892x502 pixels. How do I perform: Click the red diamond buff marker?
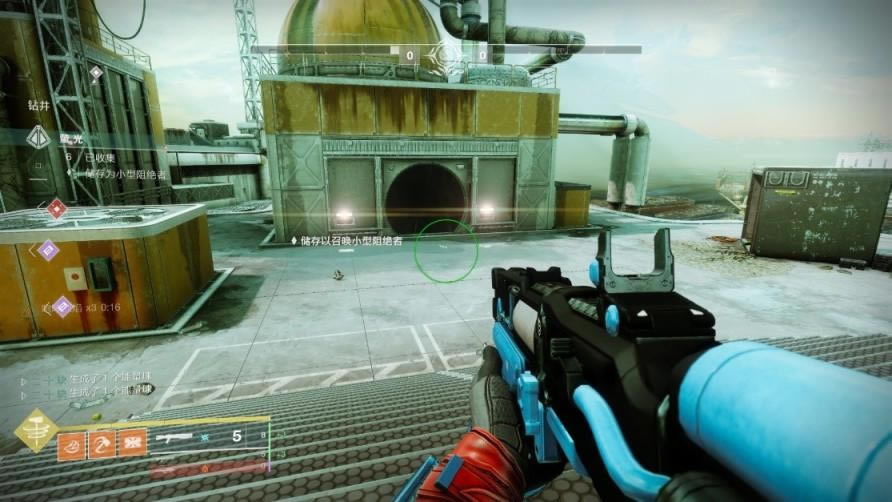tap(57, 209)
